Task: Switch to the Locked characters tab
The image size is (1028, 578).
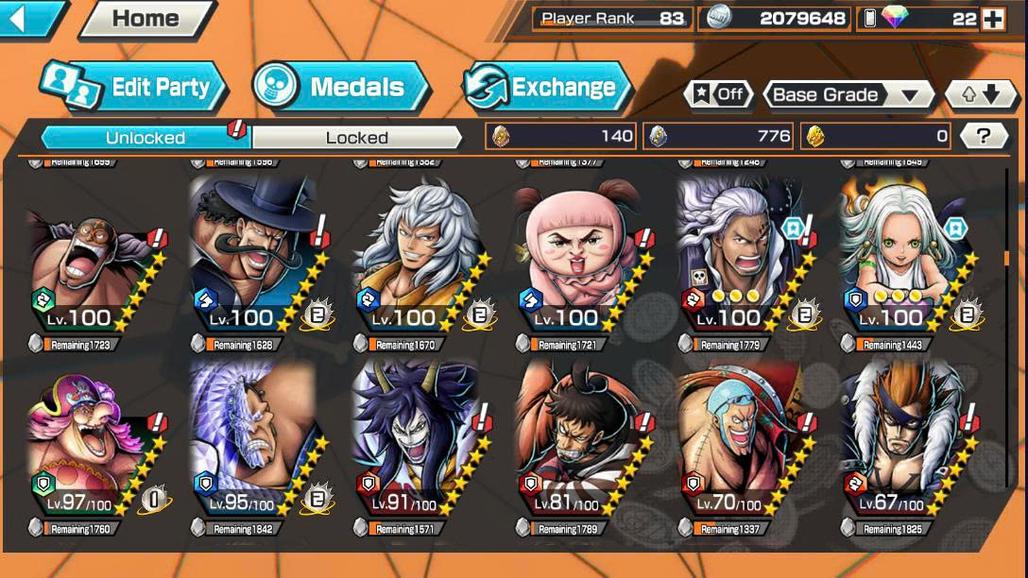Action: tap(356, 137)
